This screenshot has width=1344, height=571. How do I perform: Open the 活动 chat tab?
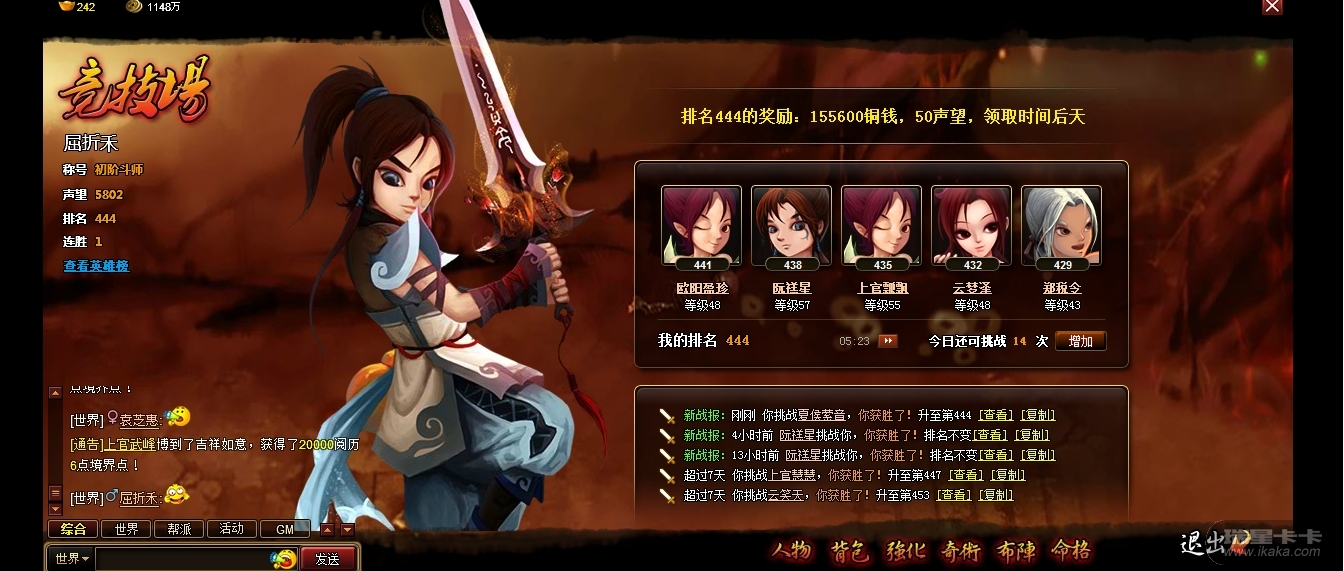point(231,529)
